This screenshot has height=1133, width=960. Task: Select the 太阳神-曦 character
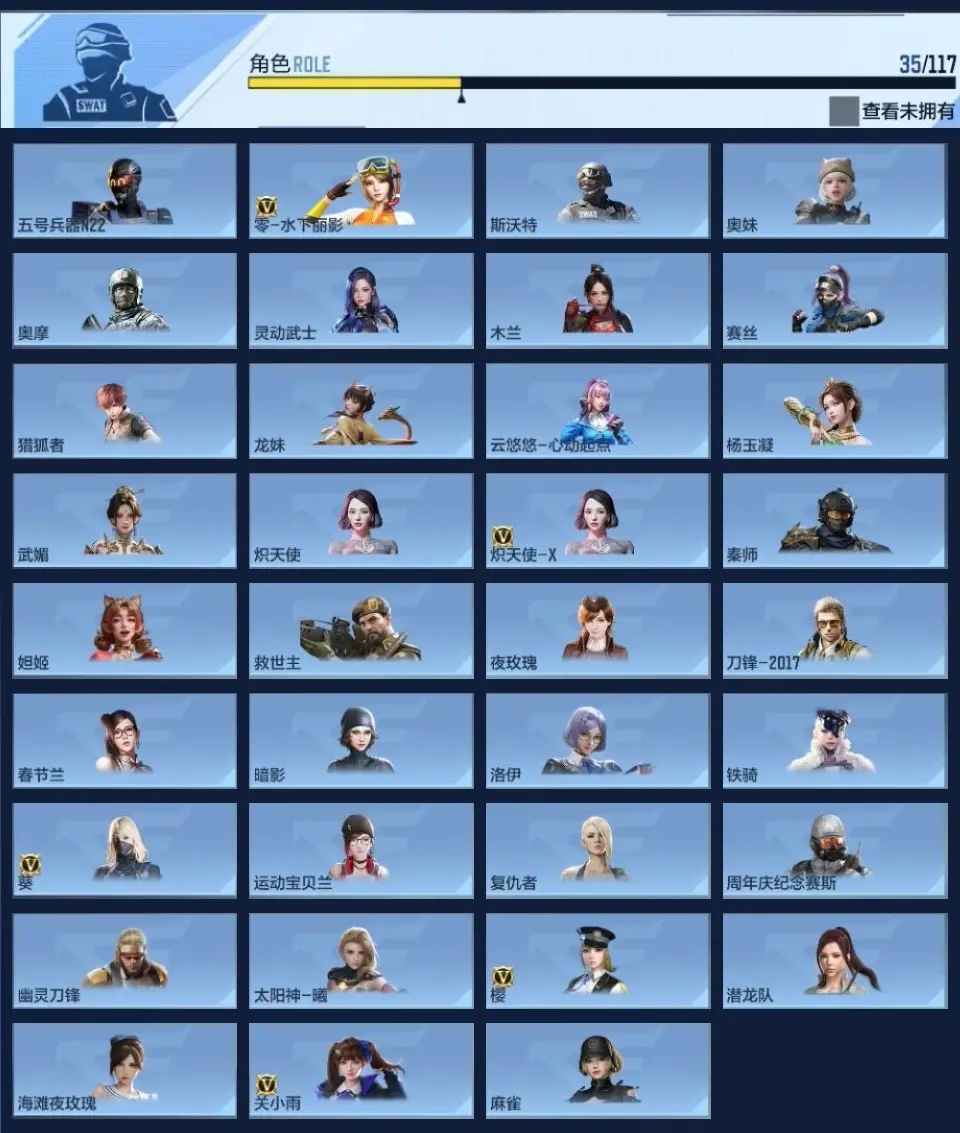pyautogui.click(x=361, y=961)
